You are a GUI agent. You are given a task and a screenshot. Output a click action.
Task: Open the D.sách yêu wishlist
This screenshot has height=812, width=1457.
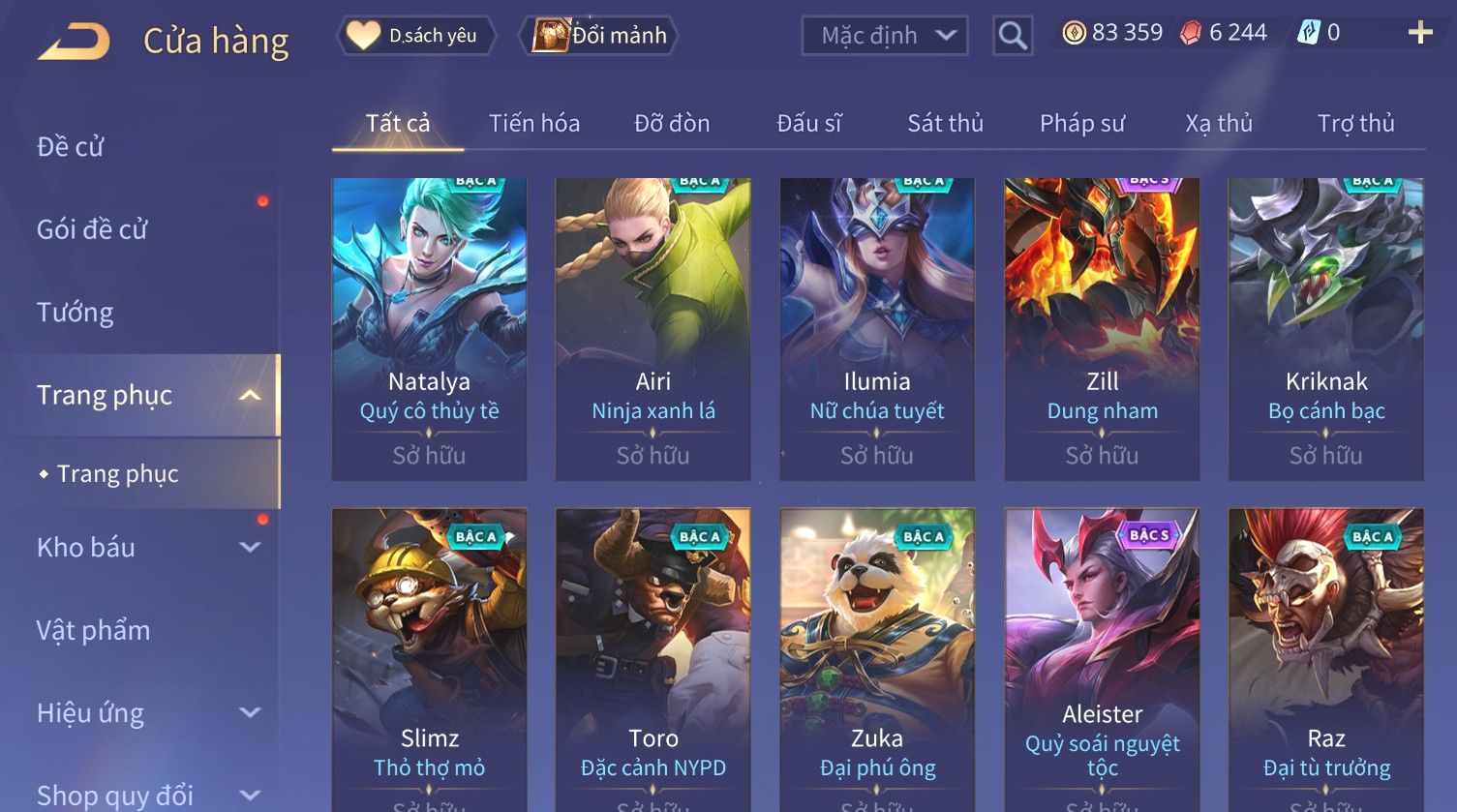(416, 36)
